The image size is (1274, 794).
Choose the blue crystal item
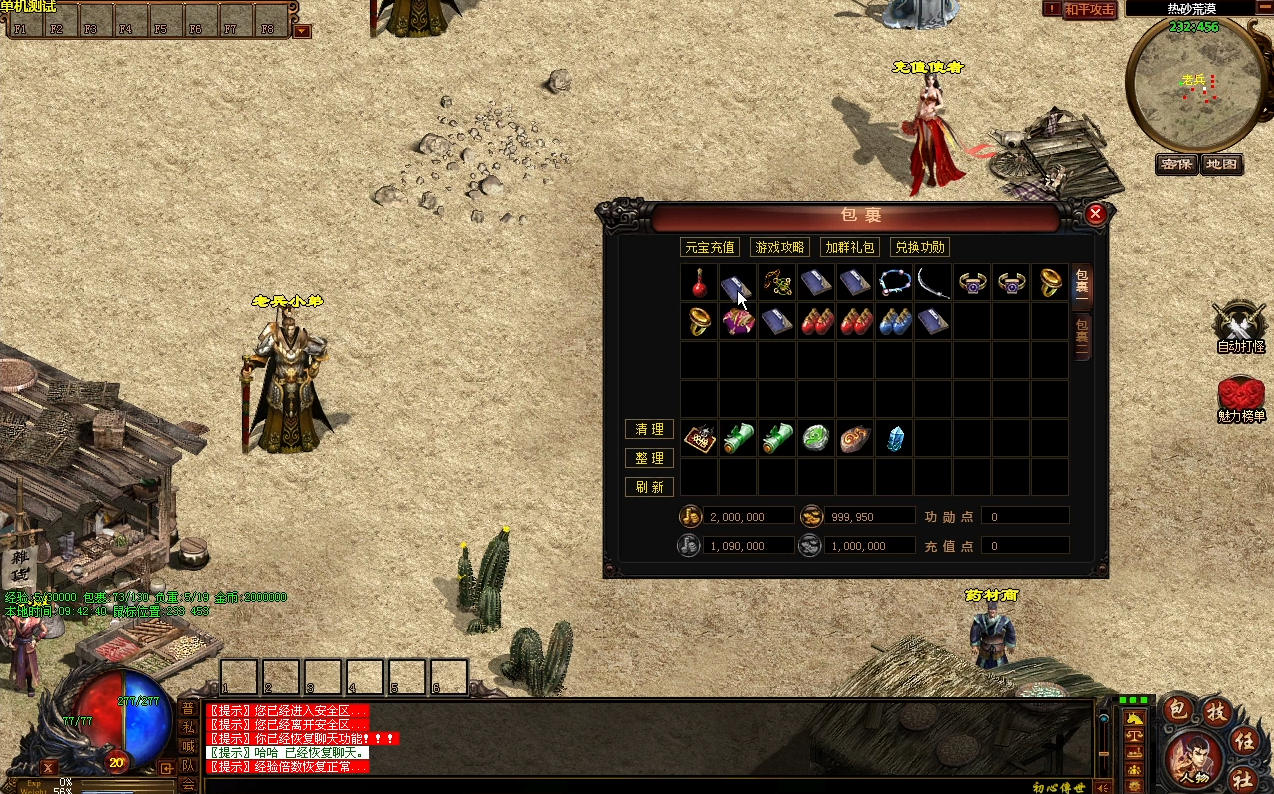coord(895,439)
